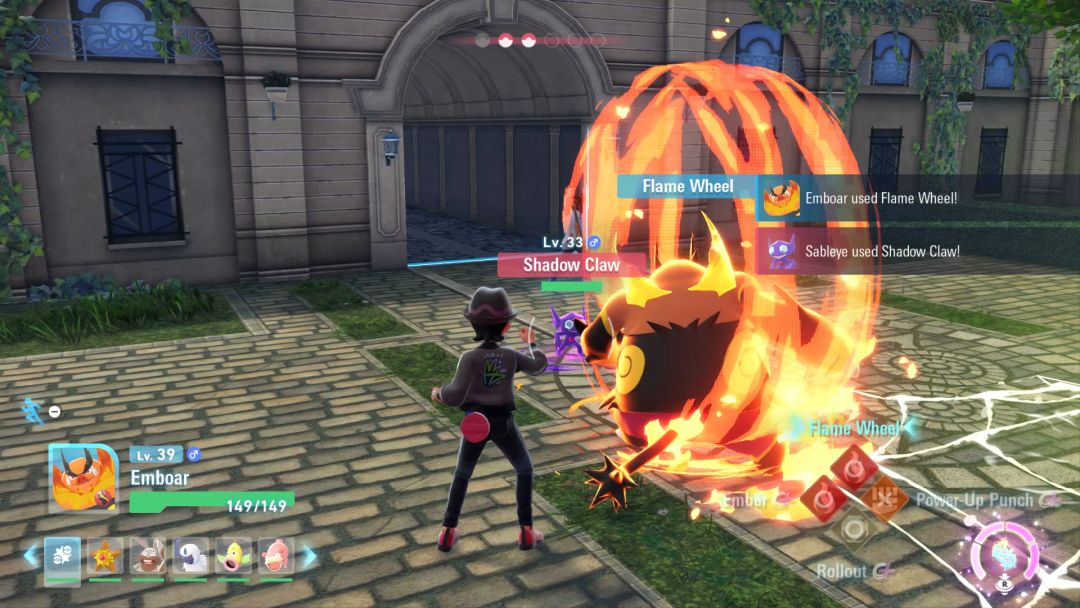This screenshot has width=1080, height=608.
Task: Trigger the pink Mega Evolution gauge
Action: 1003,552
